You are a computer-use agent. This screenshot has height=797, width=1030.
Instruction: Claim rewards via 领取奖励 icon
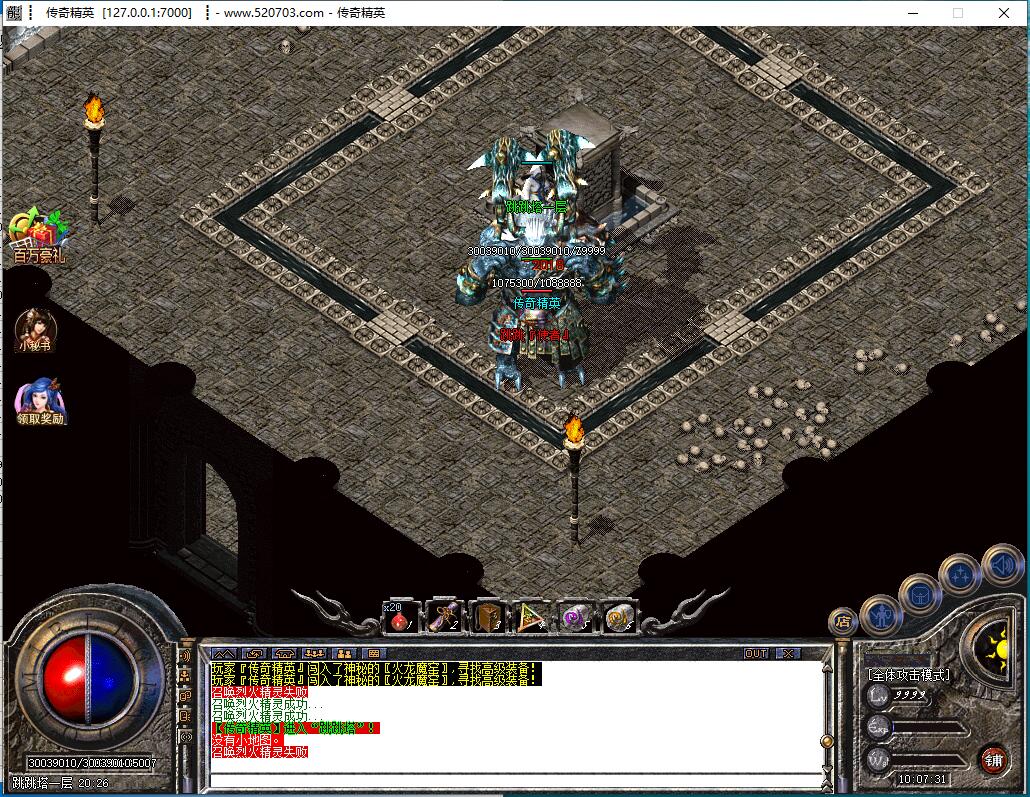pyautogui.click(x=39, y=398)
